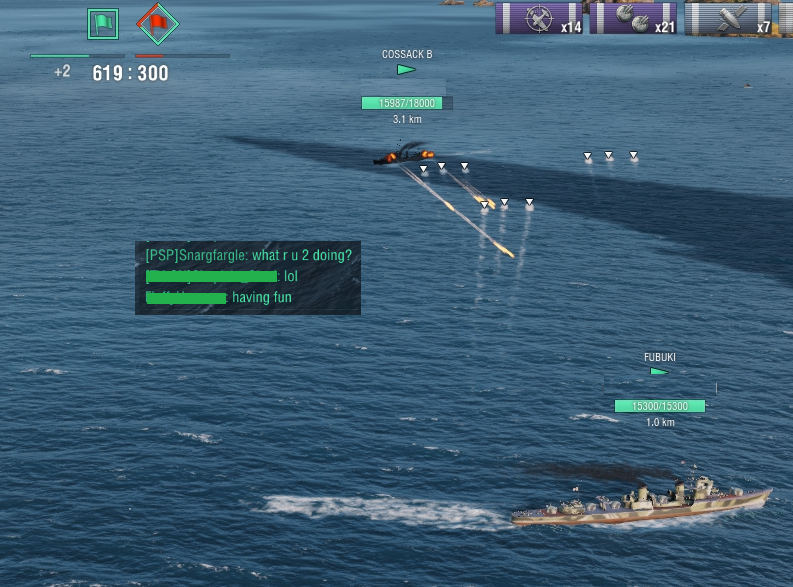Click the red enemy base flag icon
Viewport: 793px width, 587px height.
pyautogui.click(x=156, y=22)
